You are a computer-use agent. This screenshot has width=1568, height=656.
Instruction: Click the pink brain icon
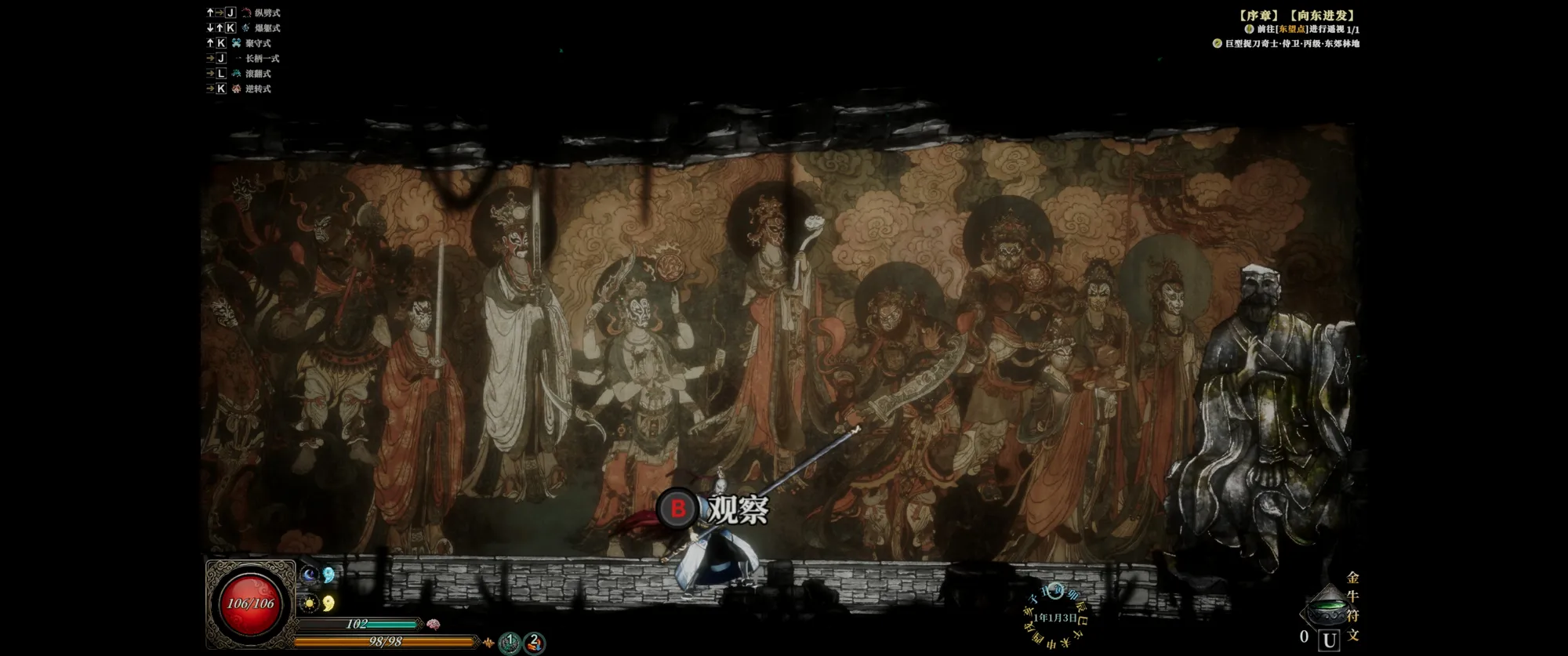(433, 625)
